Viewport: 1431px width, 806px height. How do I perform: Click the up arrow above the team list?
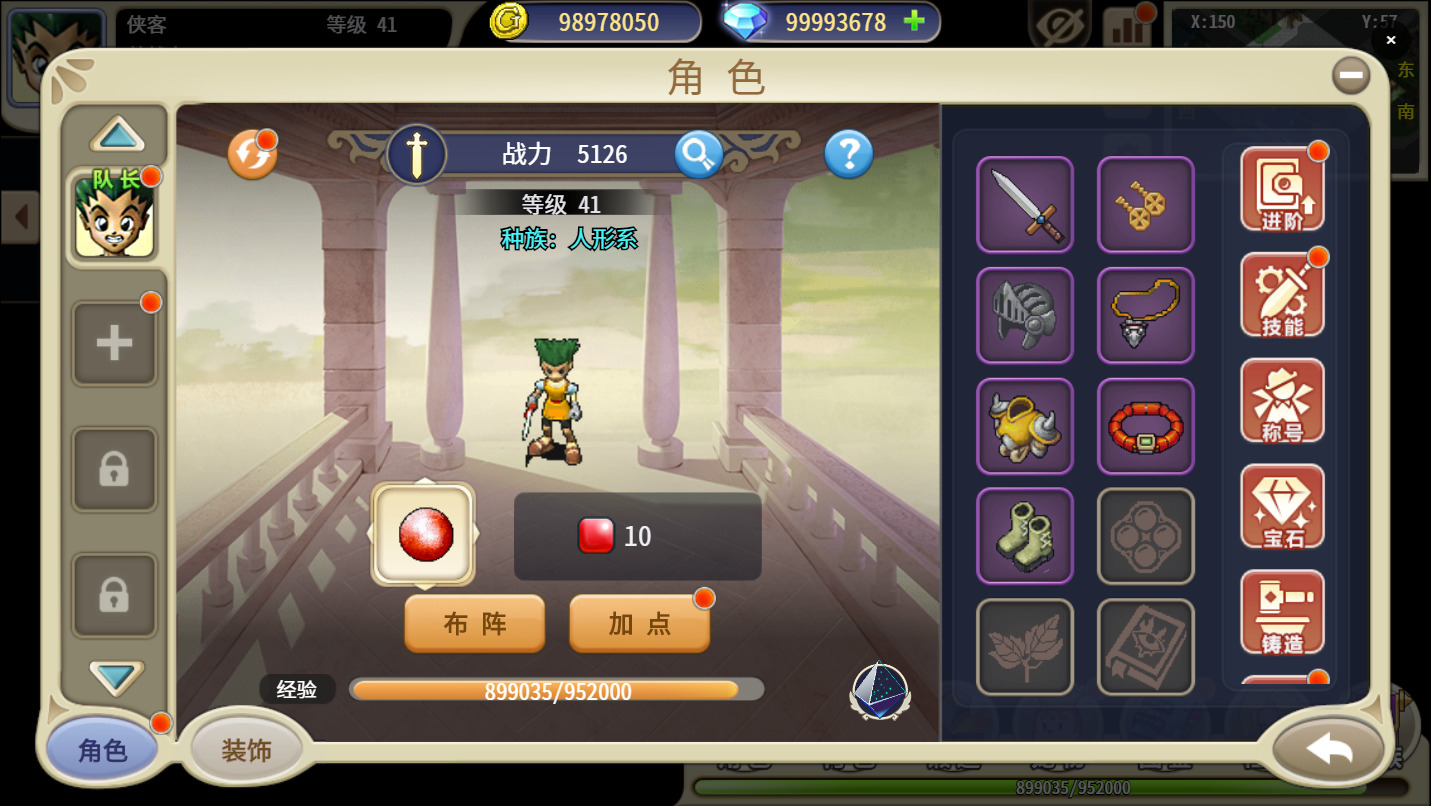[x=113, y=134]
